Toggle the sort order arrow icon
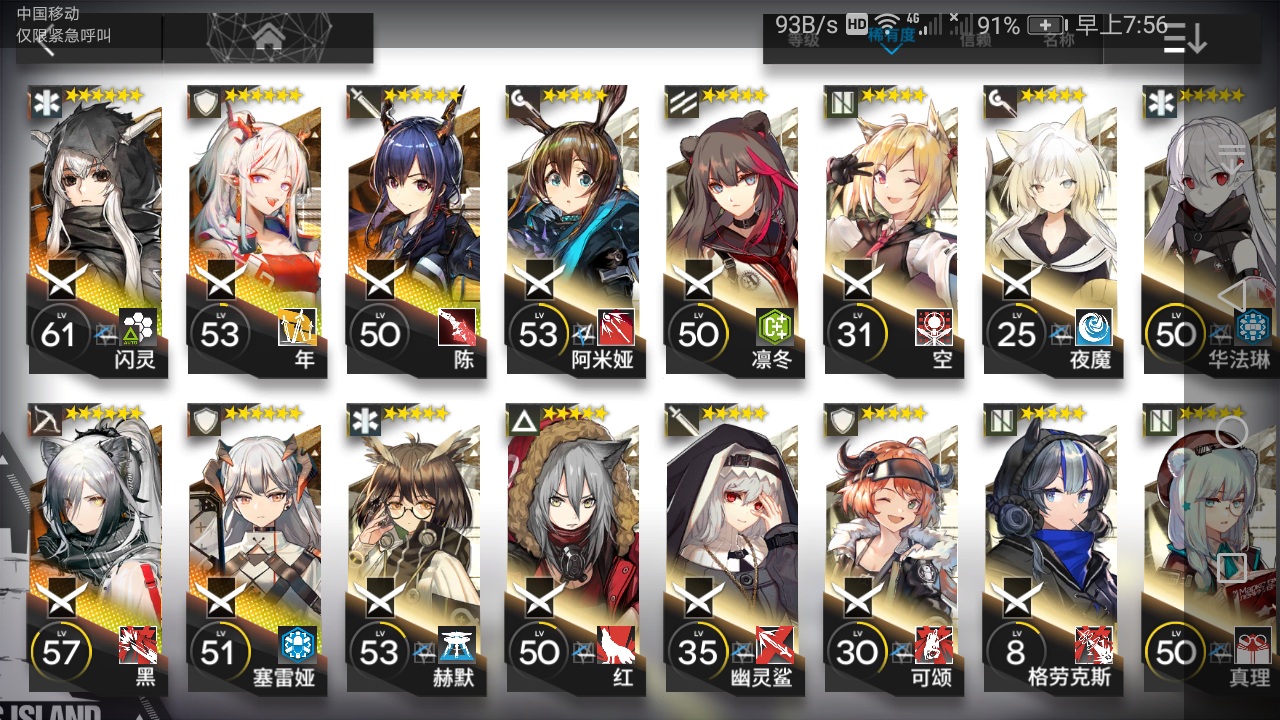The height and width of the screenshot is (720, 1280). coord(1186,38)
